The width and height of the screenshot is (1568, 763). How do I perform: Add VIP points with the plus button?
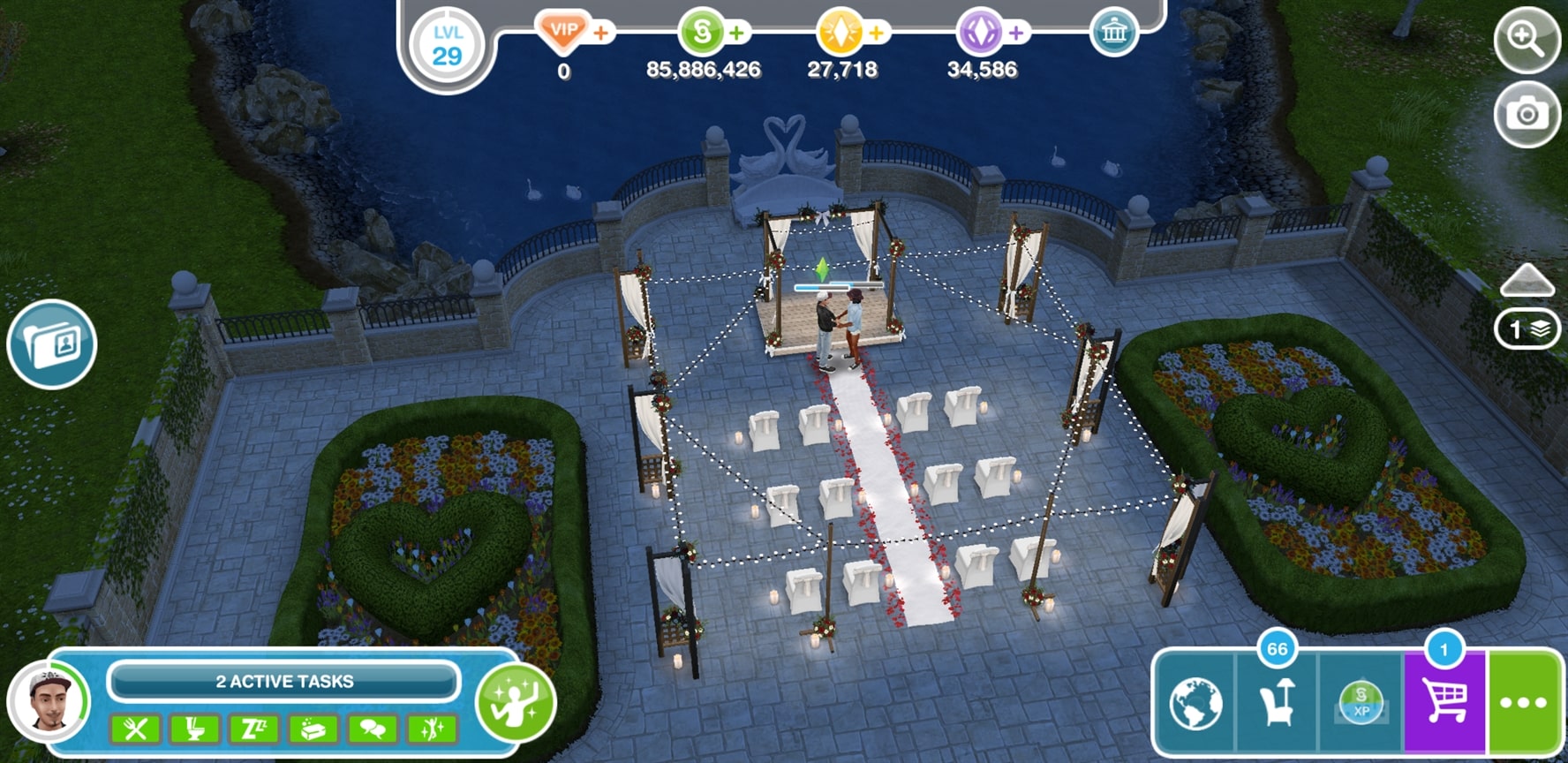(x=601, y=34)
